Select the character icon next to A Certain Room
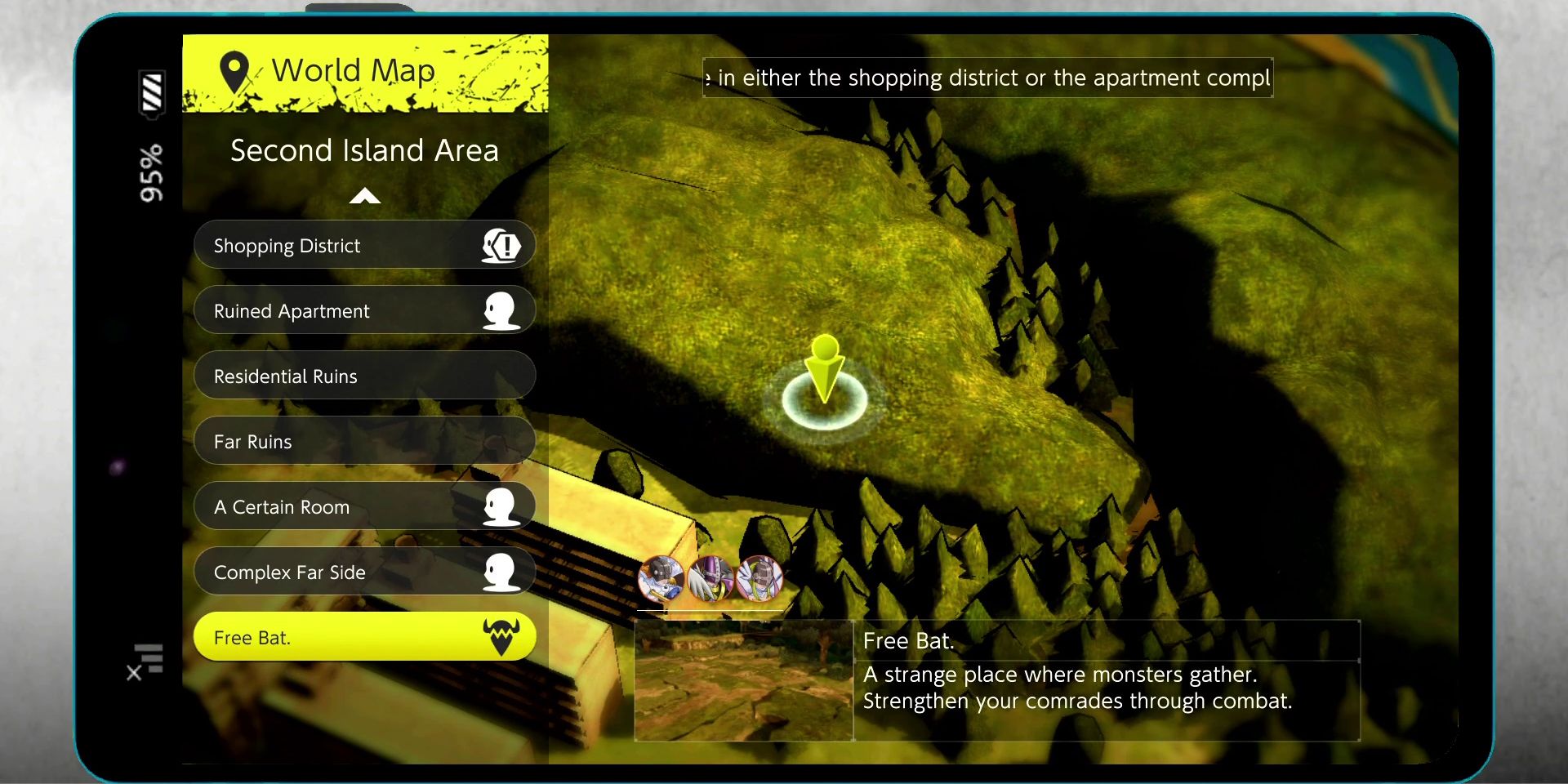This screenshot has width=1568, height=784. pyautogui.click(x=501, y=506)
